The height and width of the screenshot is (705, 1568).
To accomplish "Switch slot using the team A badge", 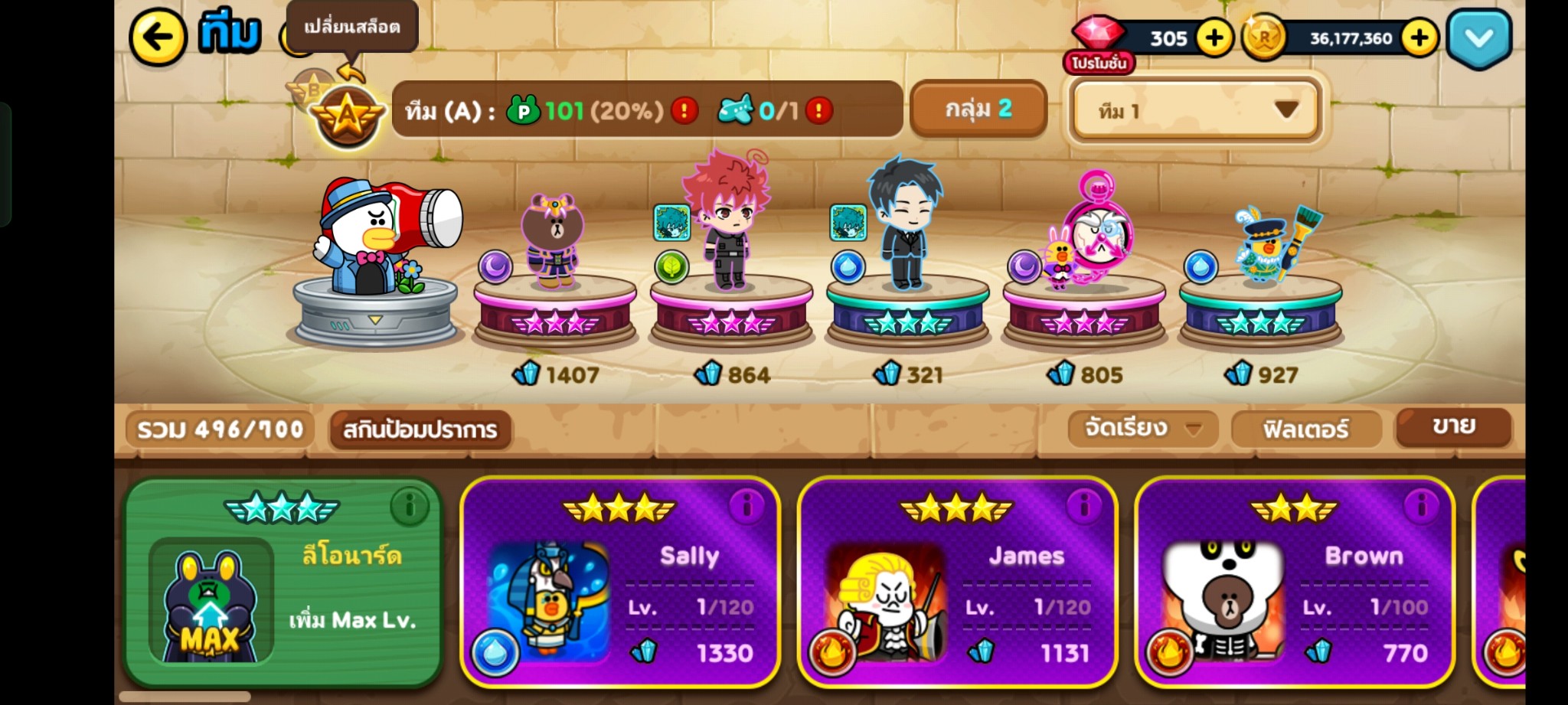I will click(347, 116).
